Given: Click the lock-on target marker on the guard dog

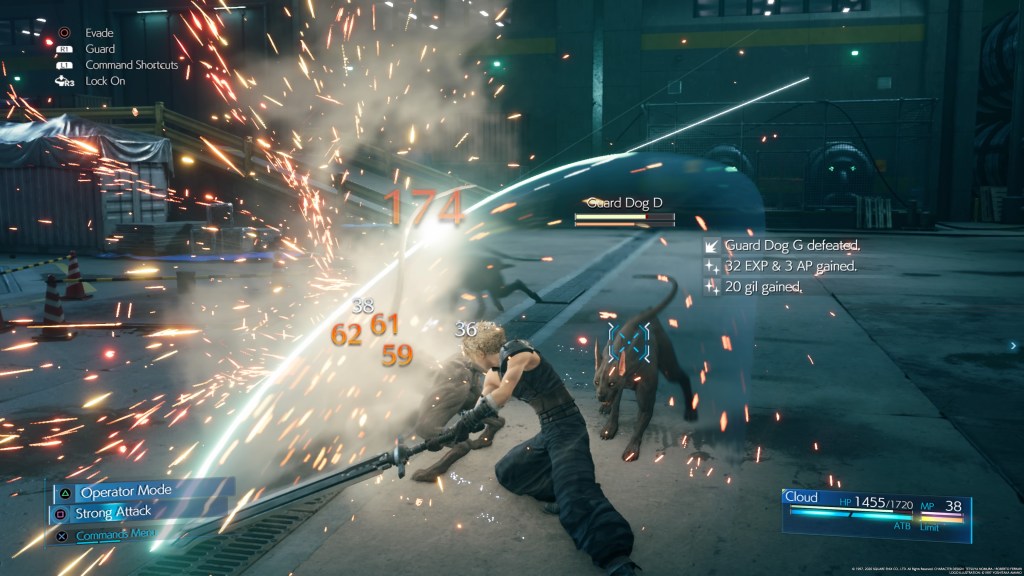Looking at the screenshot, I should click(629, 341).
